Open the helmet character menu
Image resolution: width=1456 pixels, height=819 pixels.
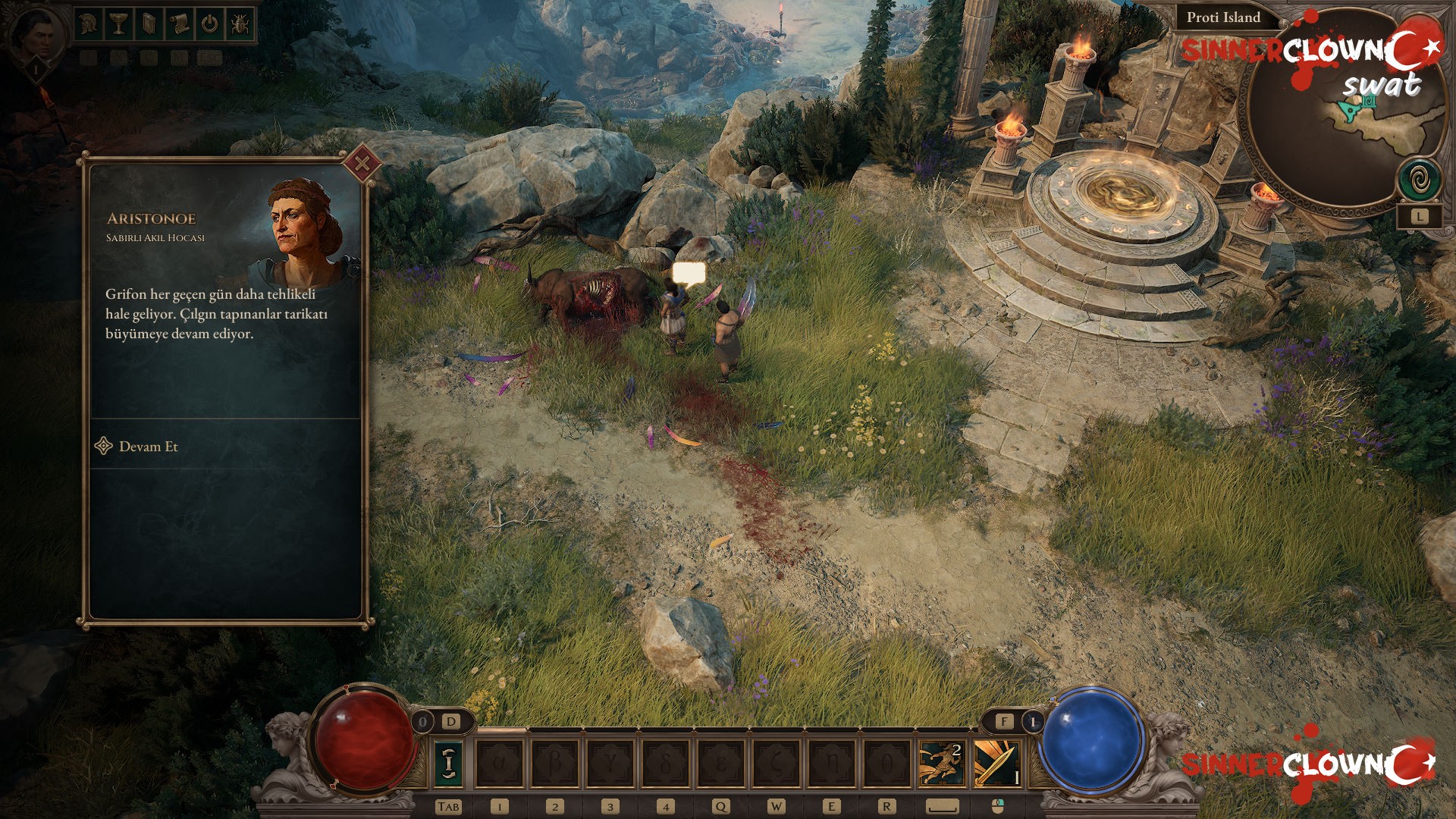point(89,24)
